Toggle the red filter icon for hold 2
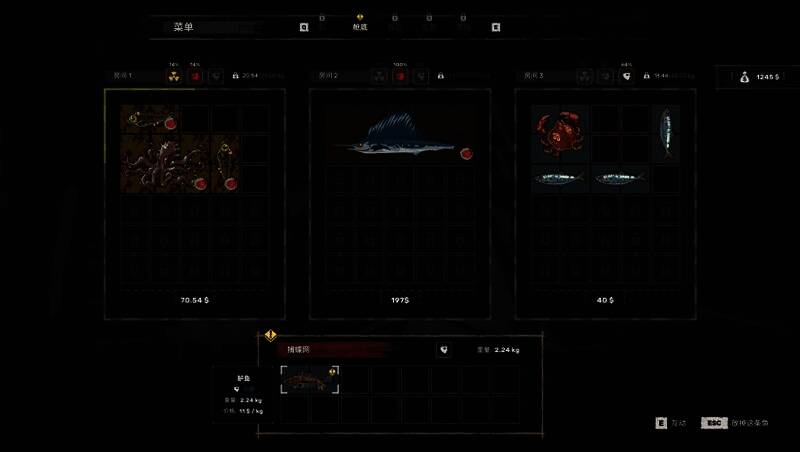This screenshot has width=800, height=452. click(400, 76)
